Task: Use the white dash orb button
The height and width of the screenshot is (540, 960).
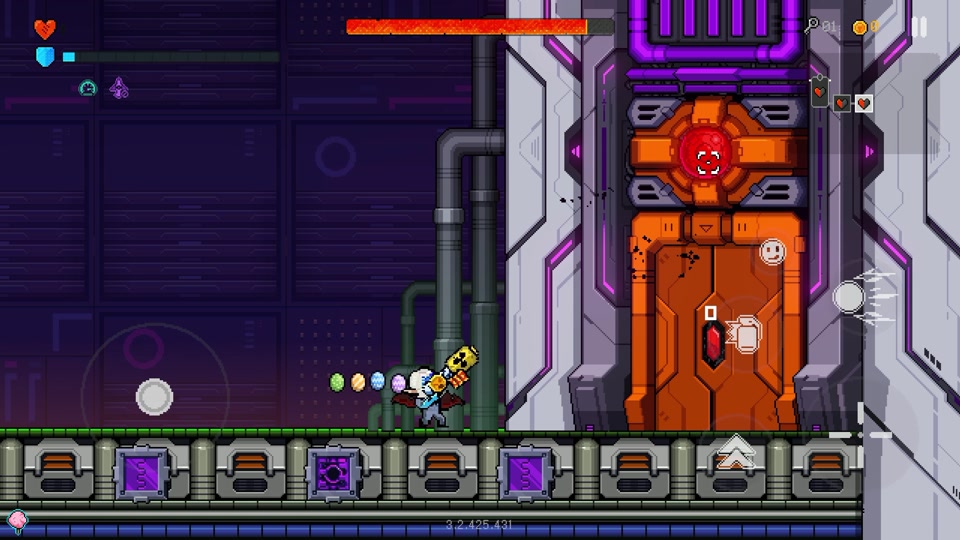Action: coord(849,296)
